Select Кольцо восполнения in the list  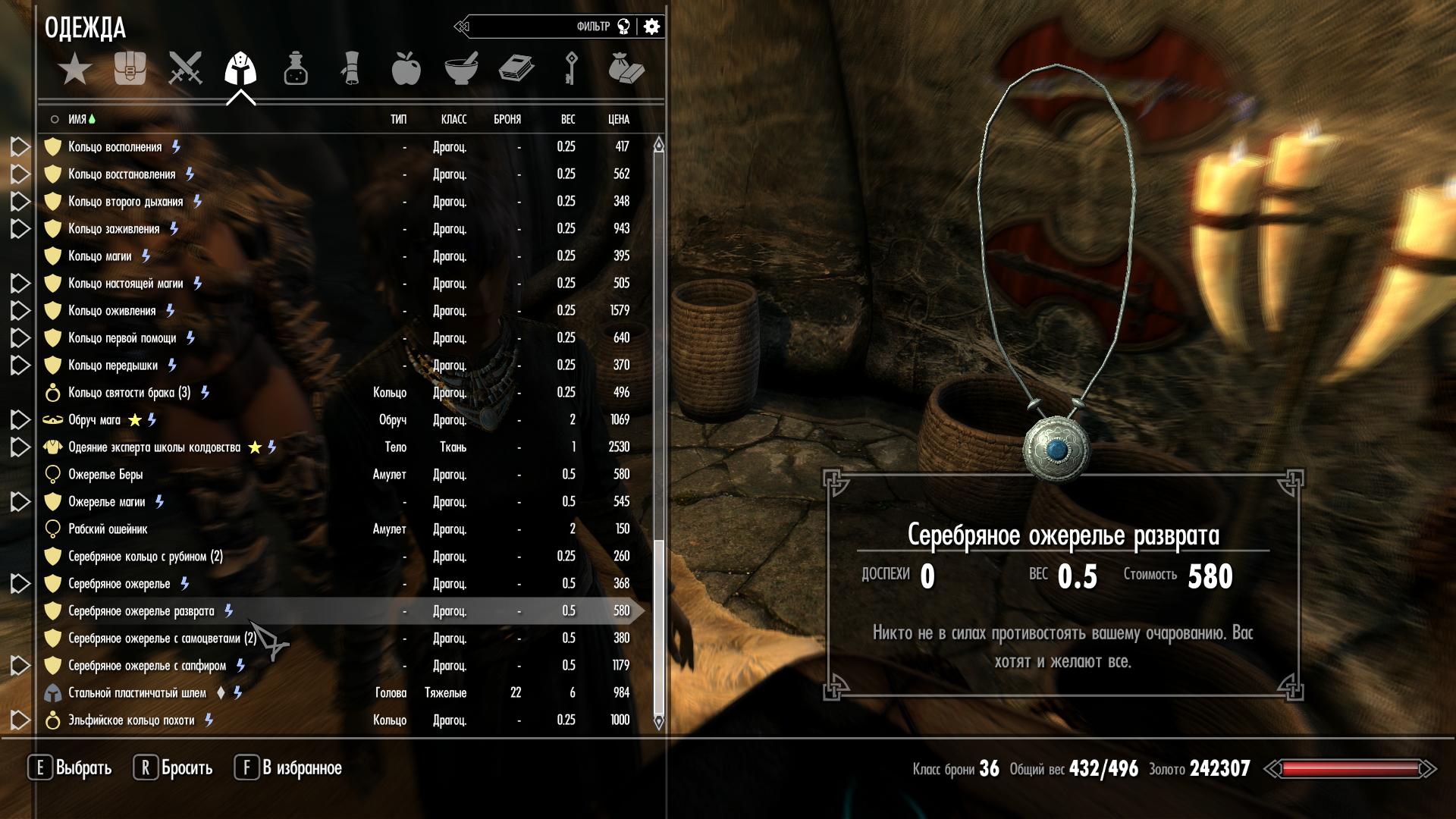point(115,147)
